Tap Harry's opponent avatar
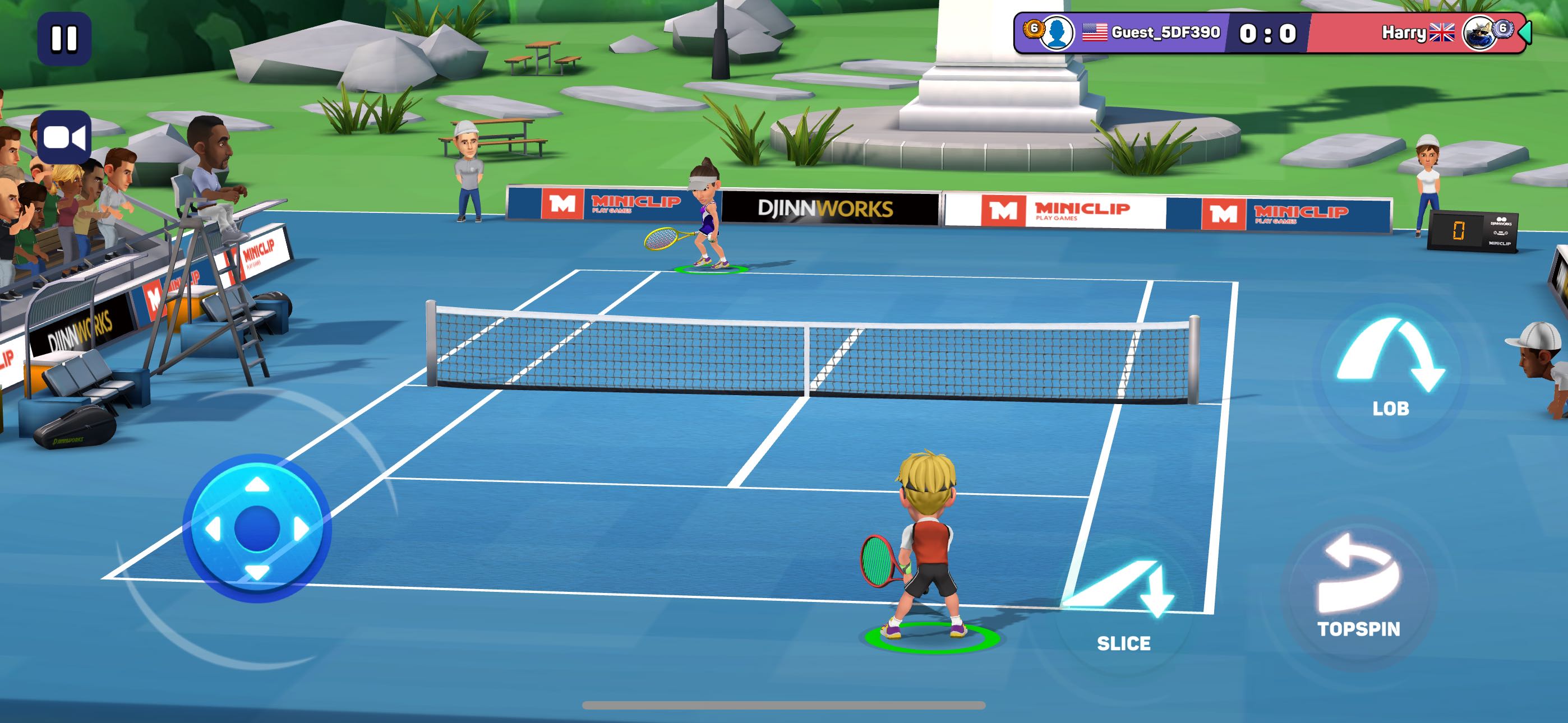The image size is (1568, 723). coord(1479,33)
